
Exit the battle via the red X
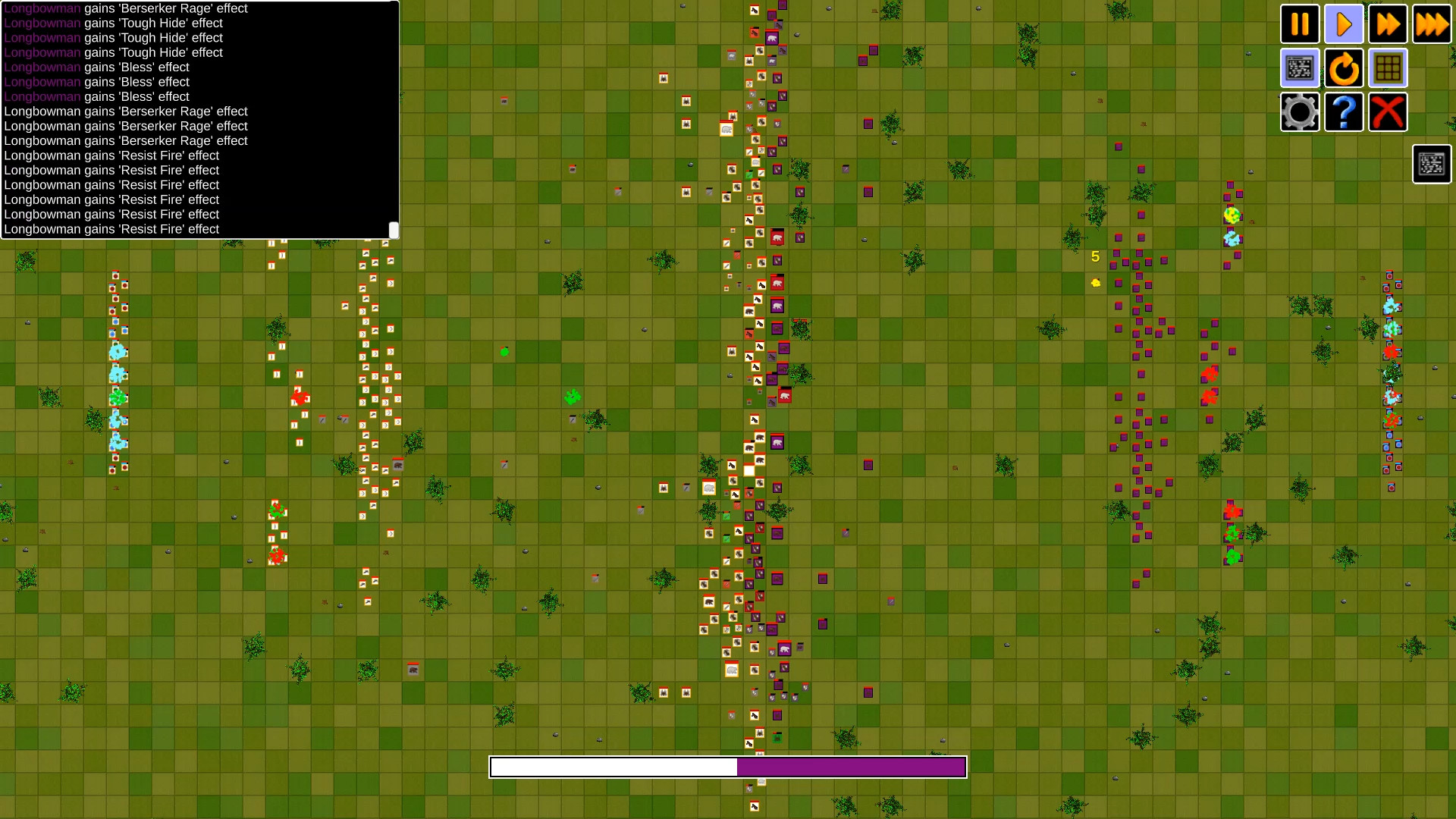(x=1388, y=111)
